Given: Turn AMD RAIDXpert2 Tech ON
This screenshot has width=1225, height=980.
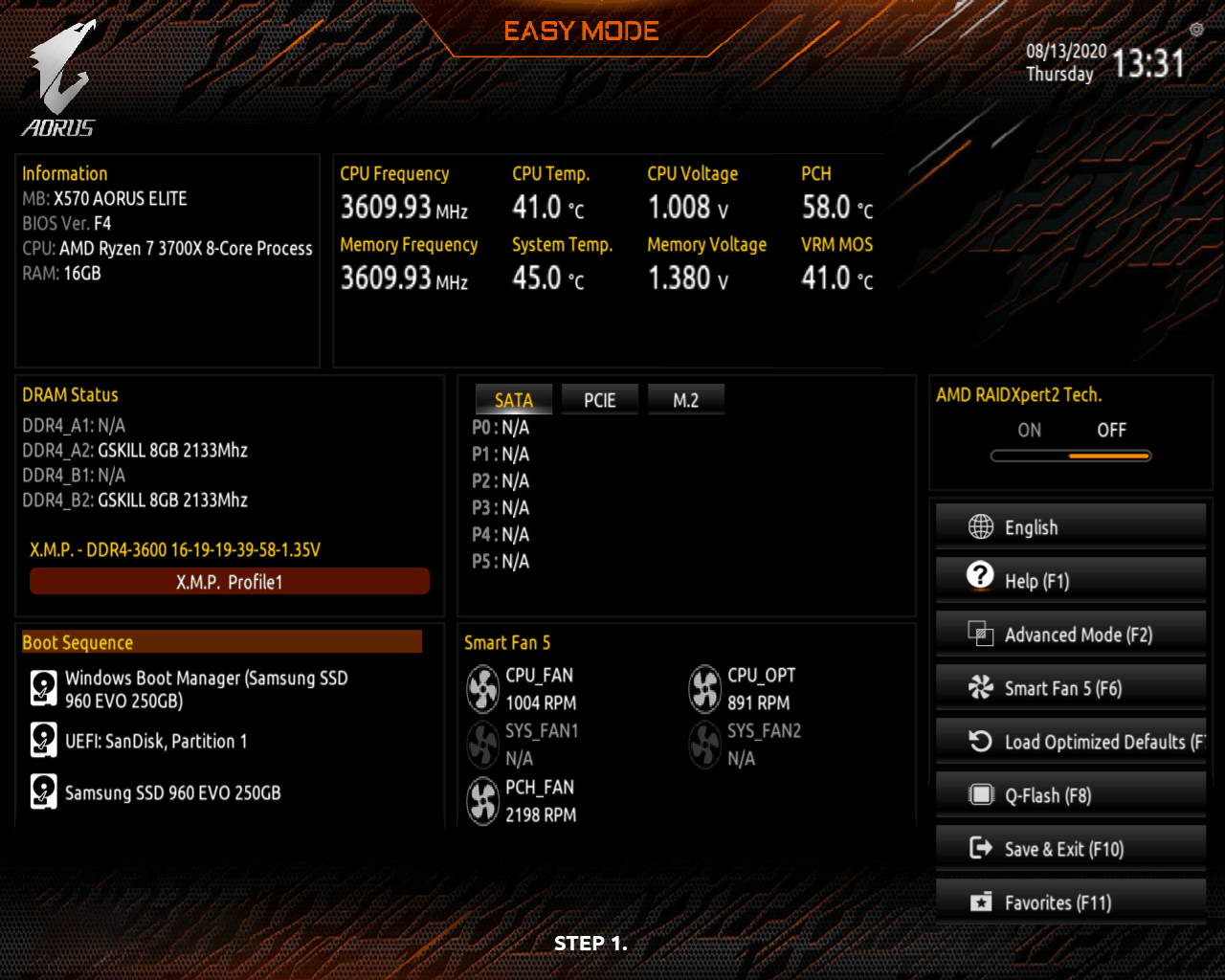Looking at the screenshot, I should [x=1030, y=431].
